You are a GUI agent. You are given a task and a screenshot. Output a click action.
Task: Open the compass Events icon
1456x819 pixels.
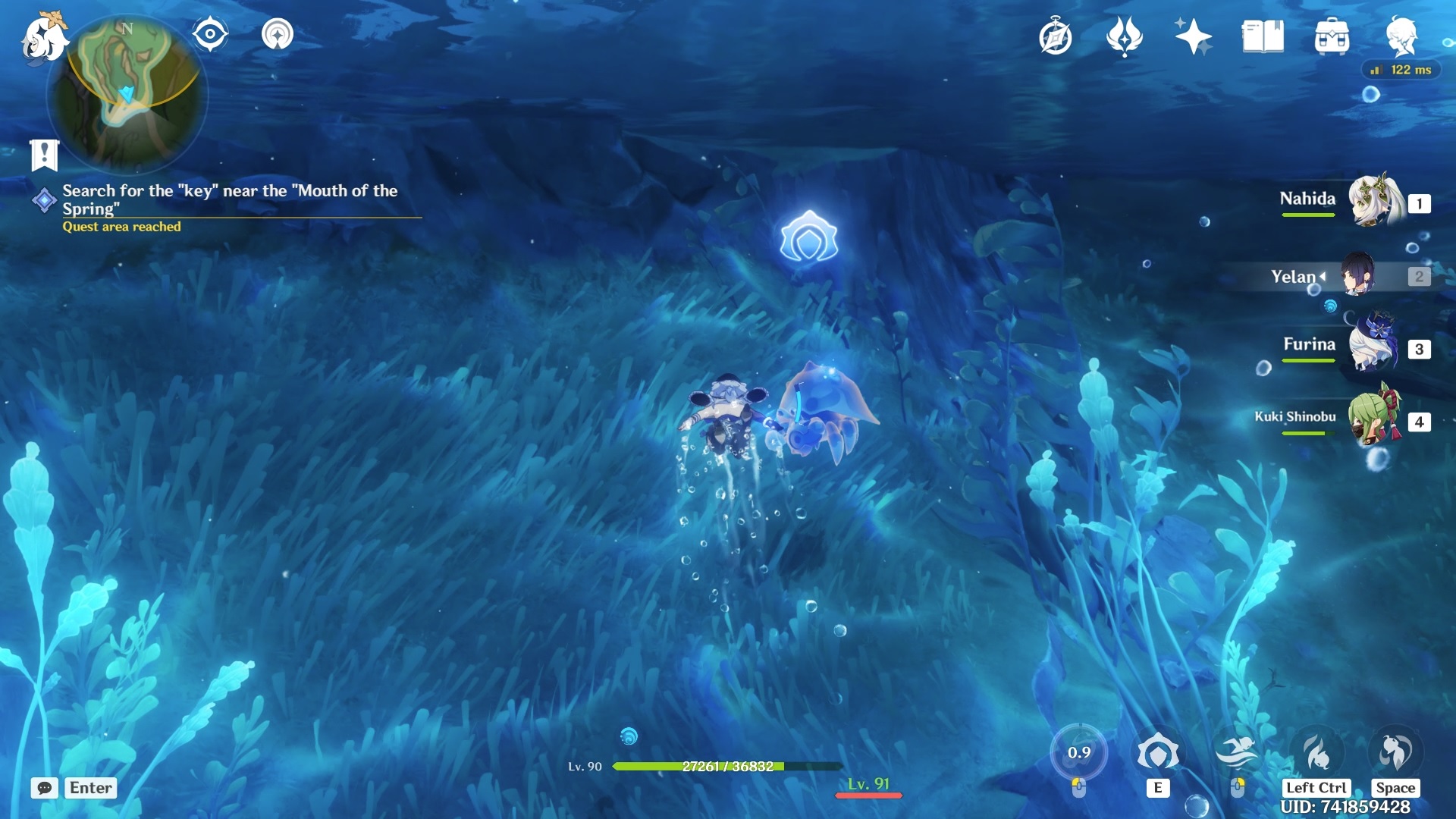[1055, 37]
